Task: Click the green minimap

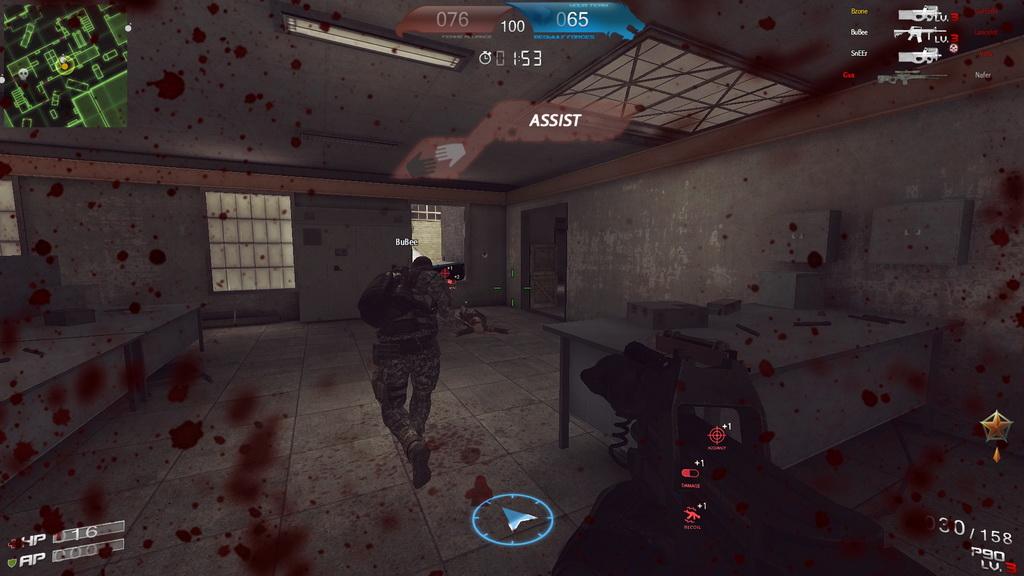Action: pyautogui.click(x=64, y=64)
